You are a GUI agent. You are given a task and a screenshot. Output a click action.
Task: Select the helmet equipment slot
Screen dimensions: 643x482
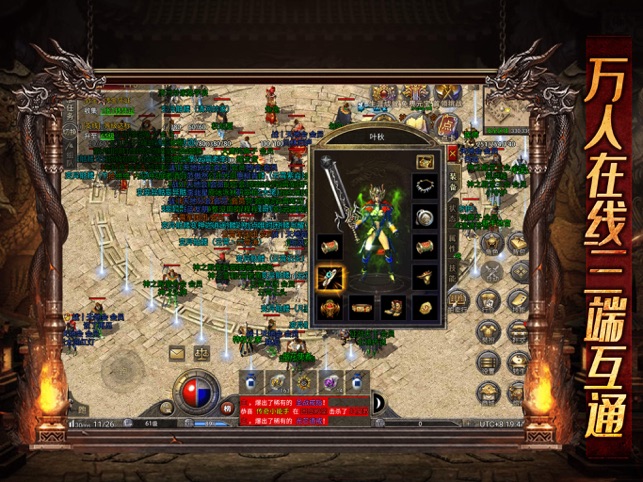pos(425,217)
